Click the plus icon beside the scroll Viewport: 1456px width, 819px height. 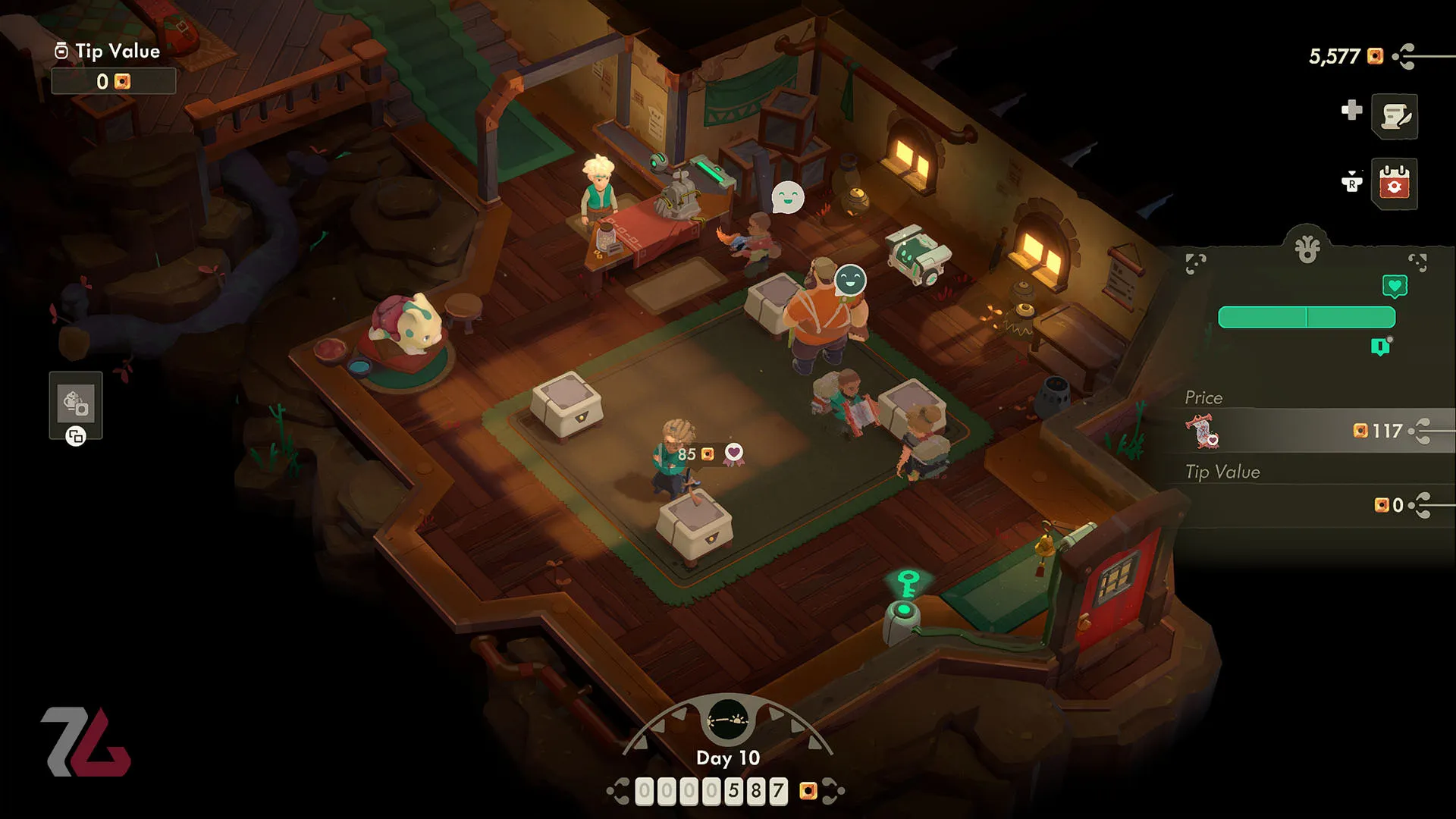coord(1352,111)
